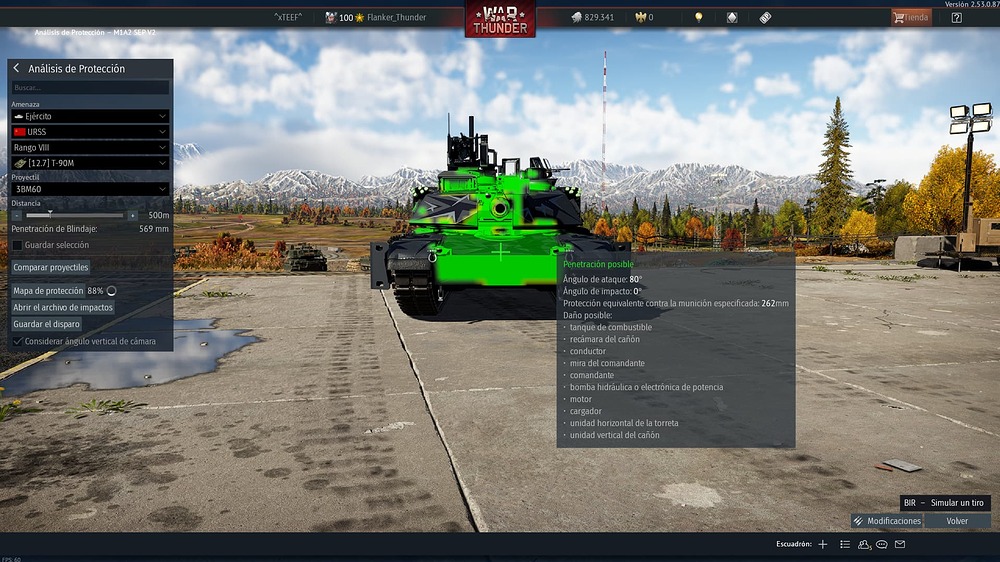The image size is (1000, 562).
Task: Open the Ejército threat type dropdown
Action: point(90,117)
